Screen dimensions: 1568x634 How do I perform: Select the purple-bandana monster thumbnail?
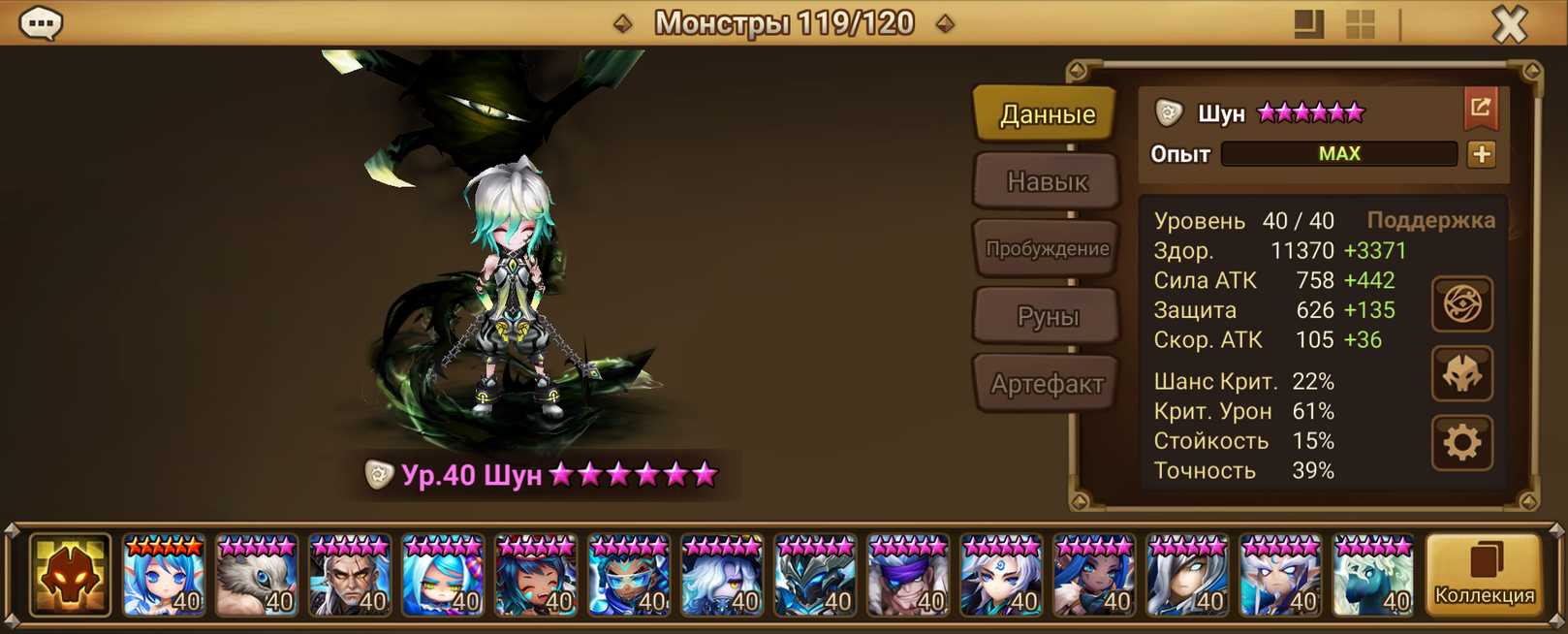click(x=908, y=576)
